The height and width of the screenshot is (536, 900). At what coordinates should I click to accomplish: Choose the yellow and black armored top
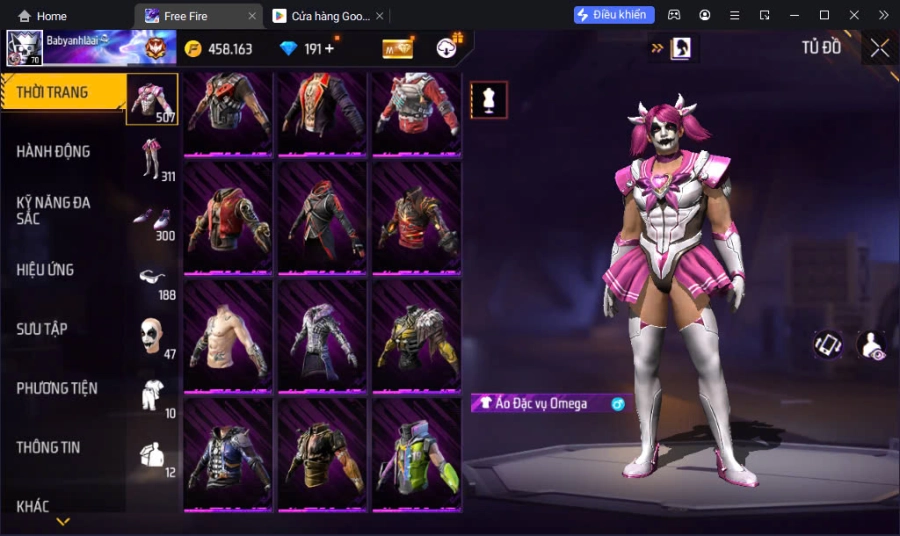coord(416,335)
